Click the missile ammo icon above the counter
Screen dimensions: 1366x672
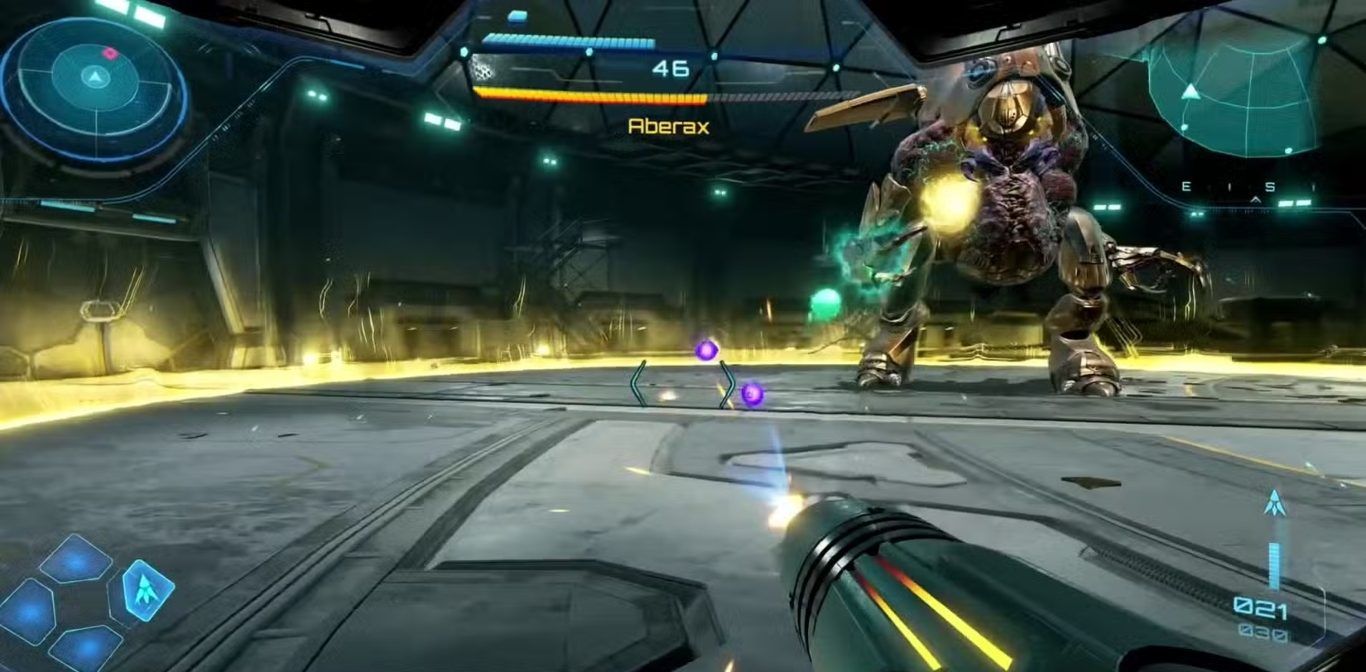[1274, 504]
